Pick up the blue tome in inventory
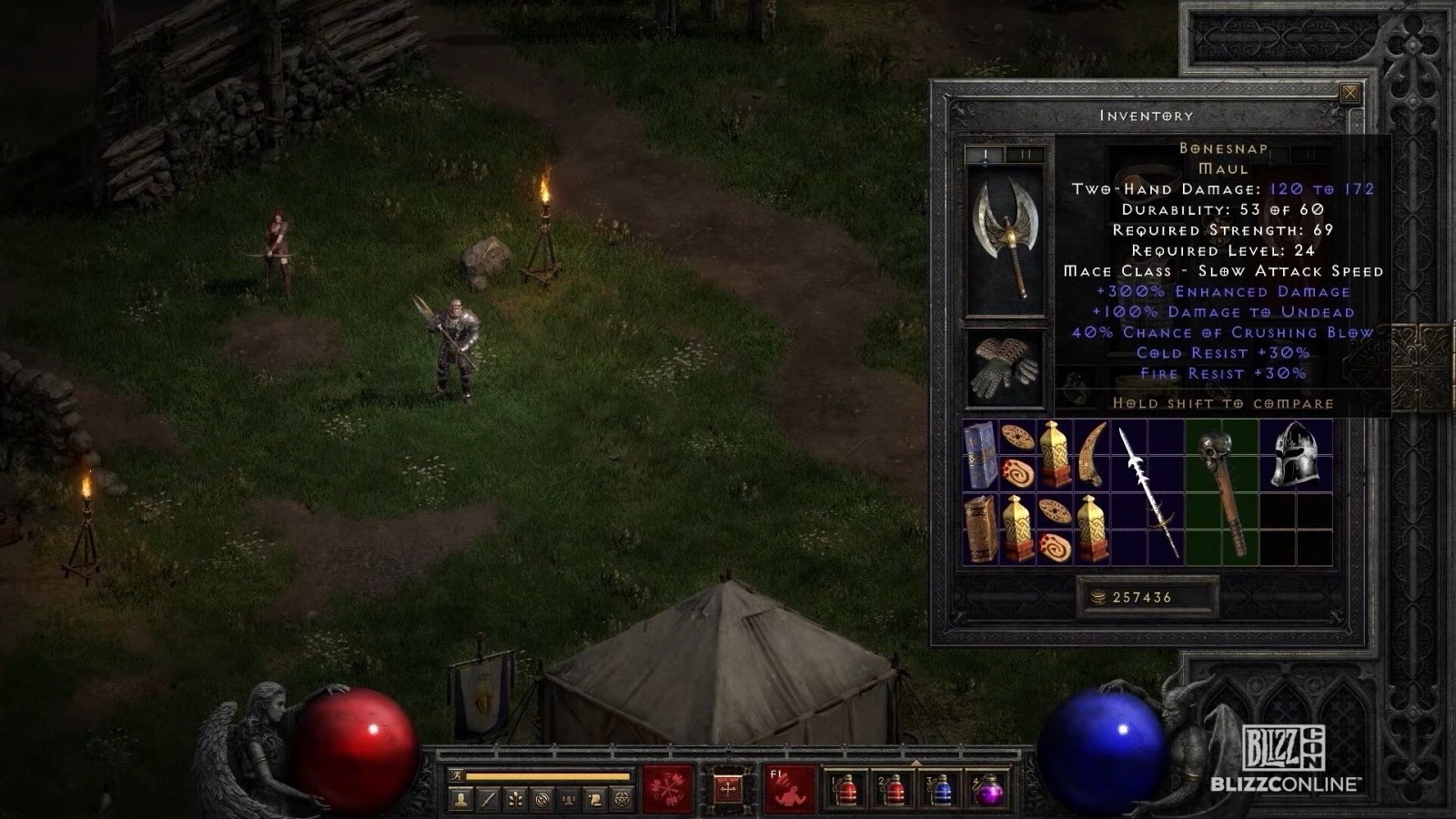Viewport: 1456px width, 819px height. click(x=980, y=455)
